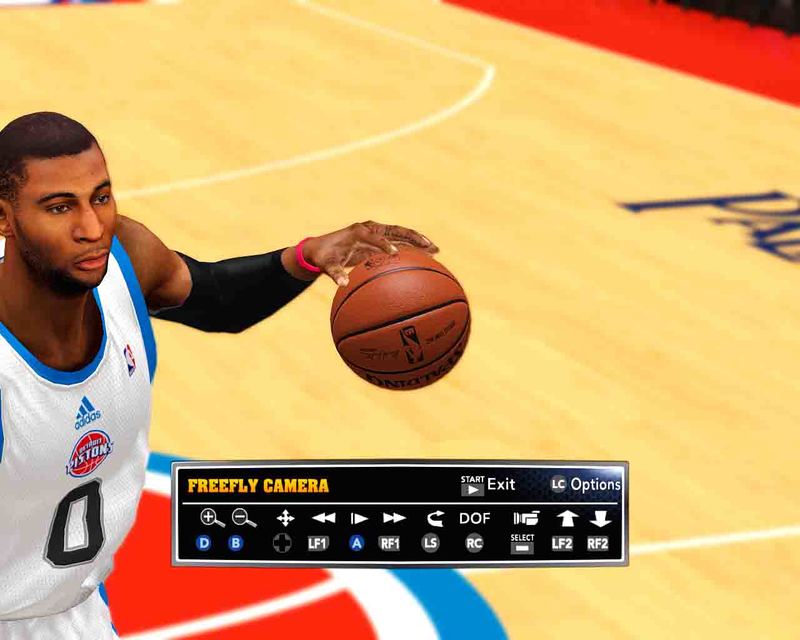Image resolution: width=800 pixels, height=640 pixels.
Task: Lower the camera with the down arrow
Action: pos(600,518)
